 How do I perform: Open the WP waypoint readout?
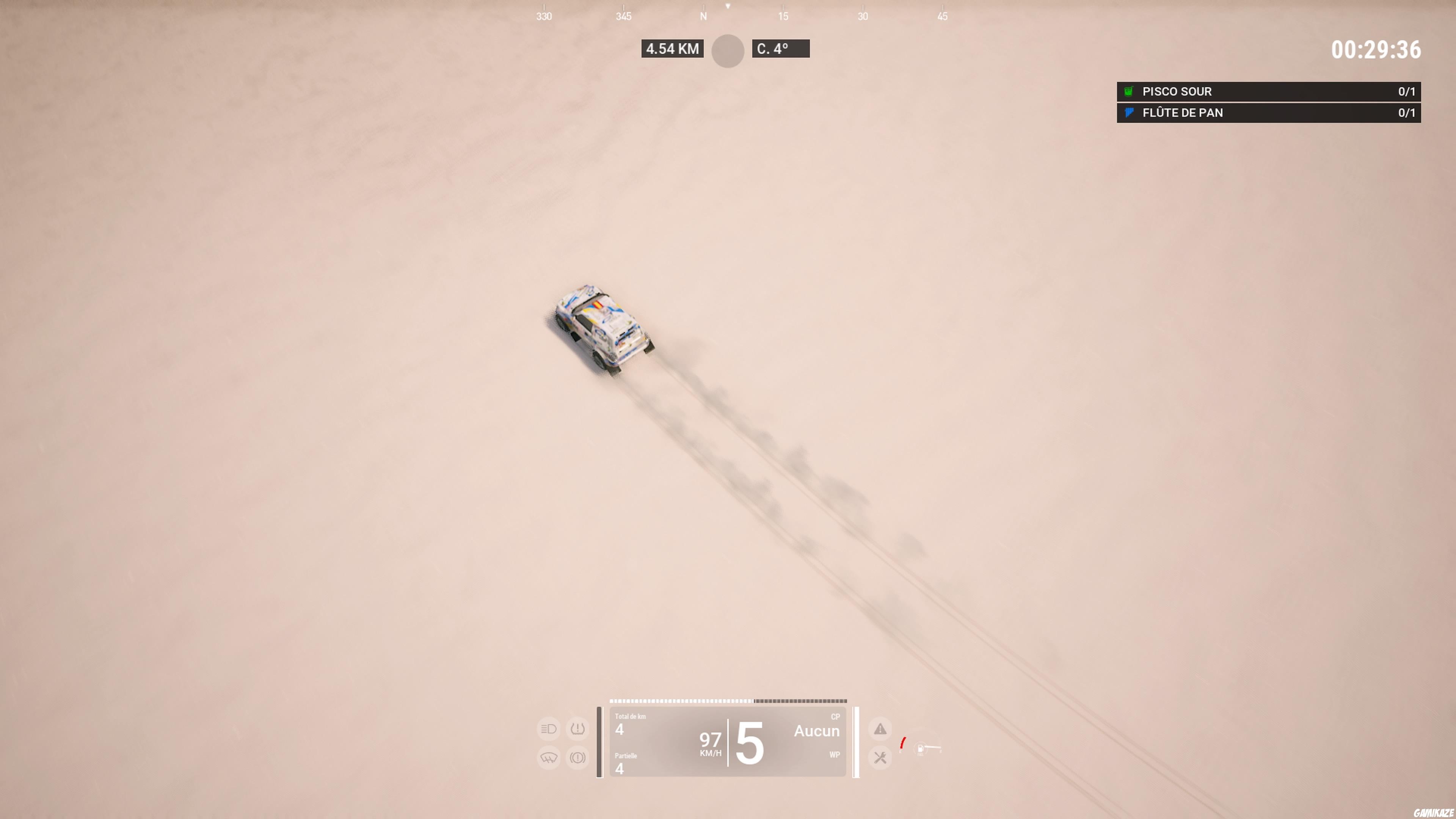pos(835,755)
